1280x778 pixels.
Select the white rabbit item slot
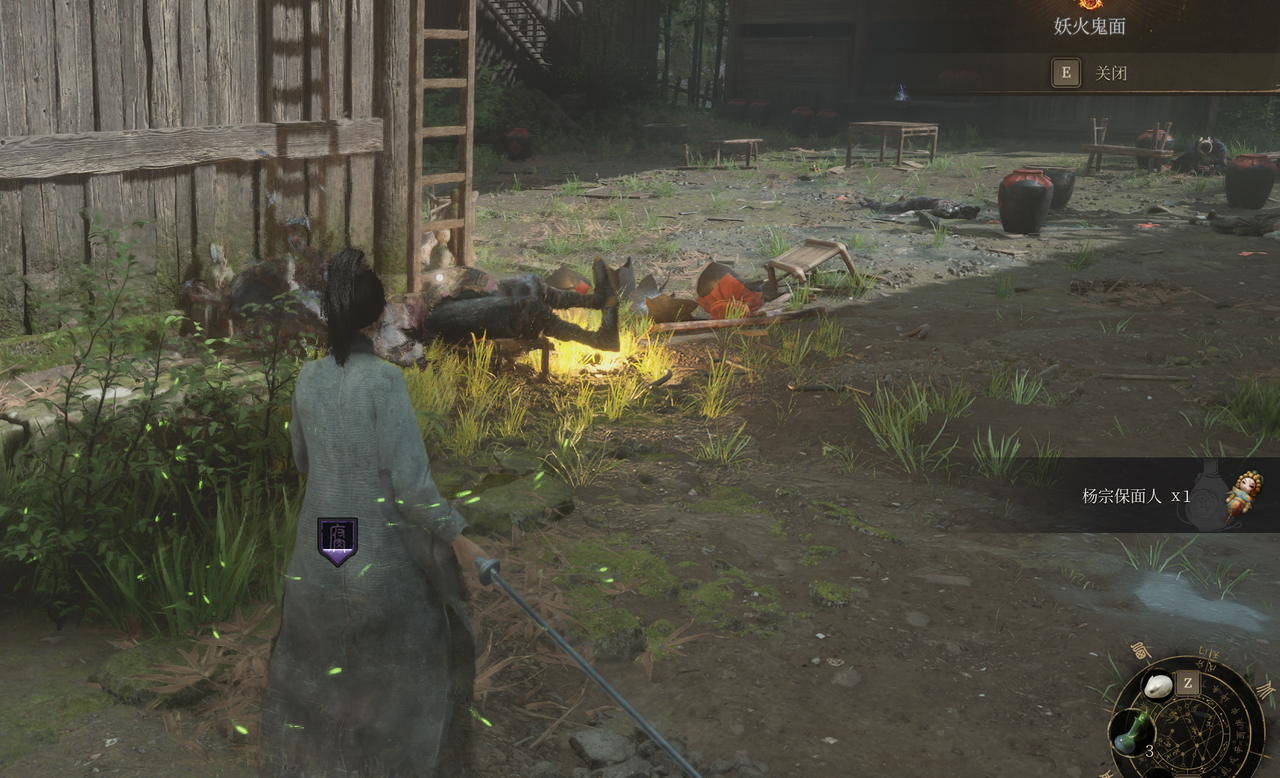coord(1158,686)
